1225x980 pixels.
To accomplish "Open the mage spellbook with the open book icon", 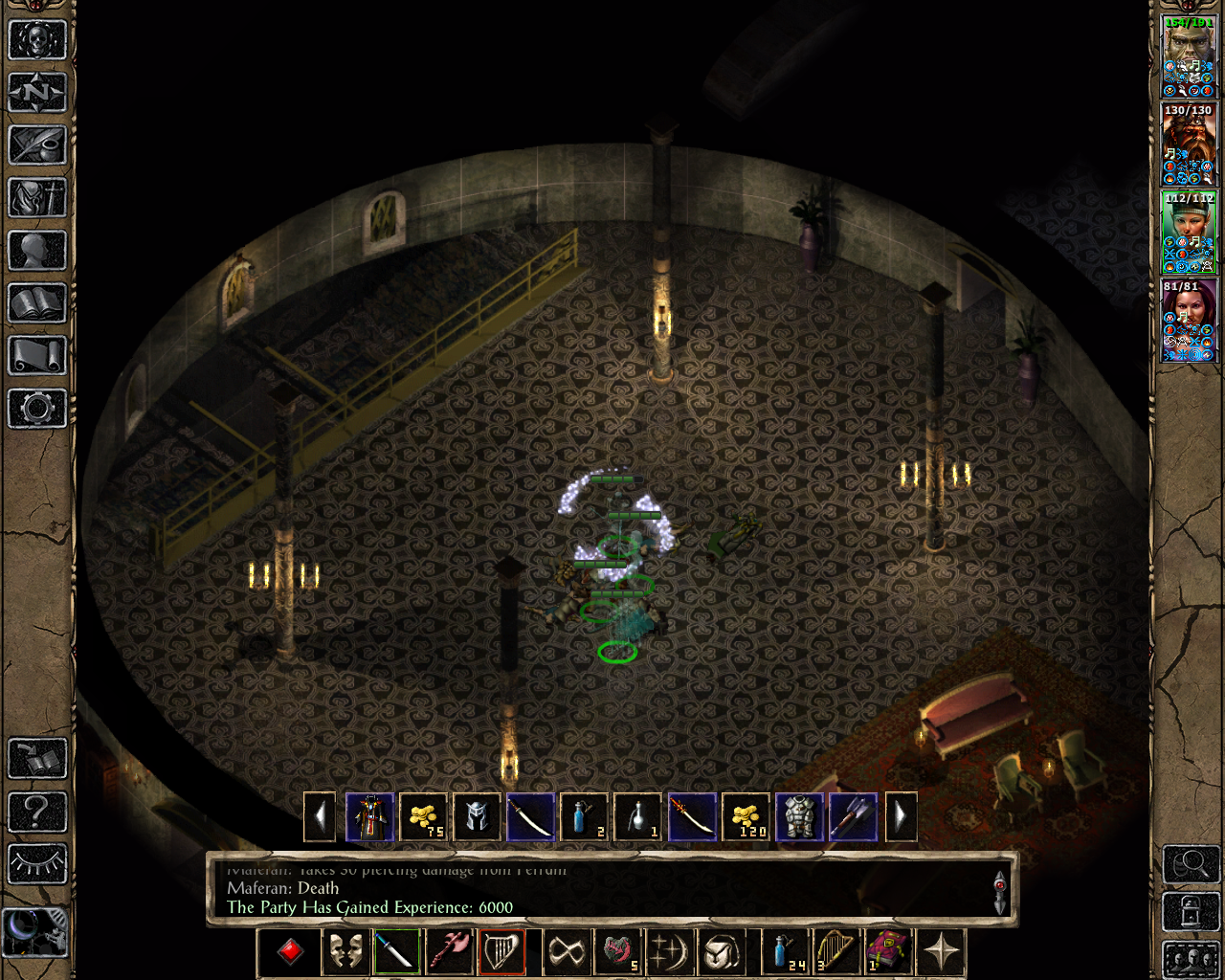I will click(37, 303).
